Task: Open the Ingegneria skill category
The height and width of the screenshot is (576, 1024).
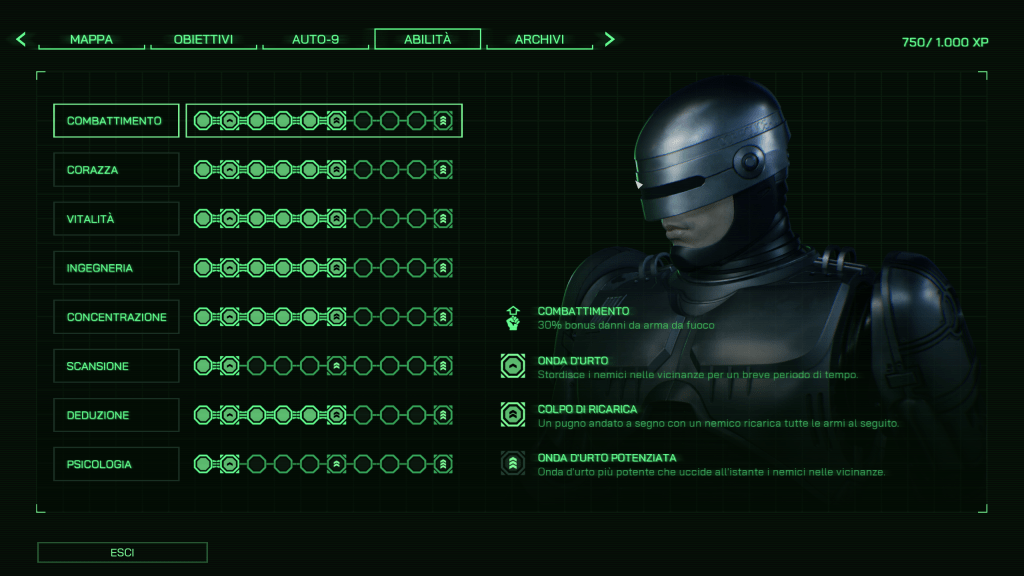Action: [116, 268]
